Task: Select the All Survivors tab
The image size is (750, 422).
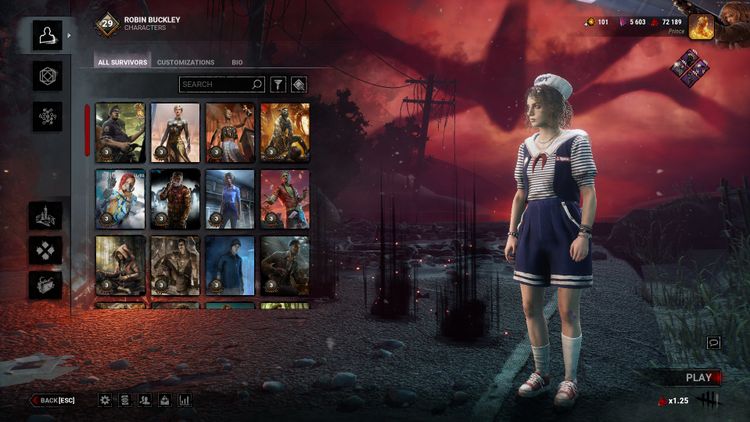Action: tap(122, 62)
